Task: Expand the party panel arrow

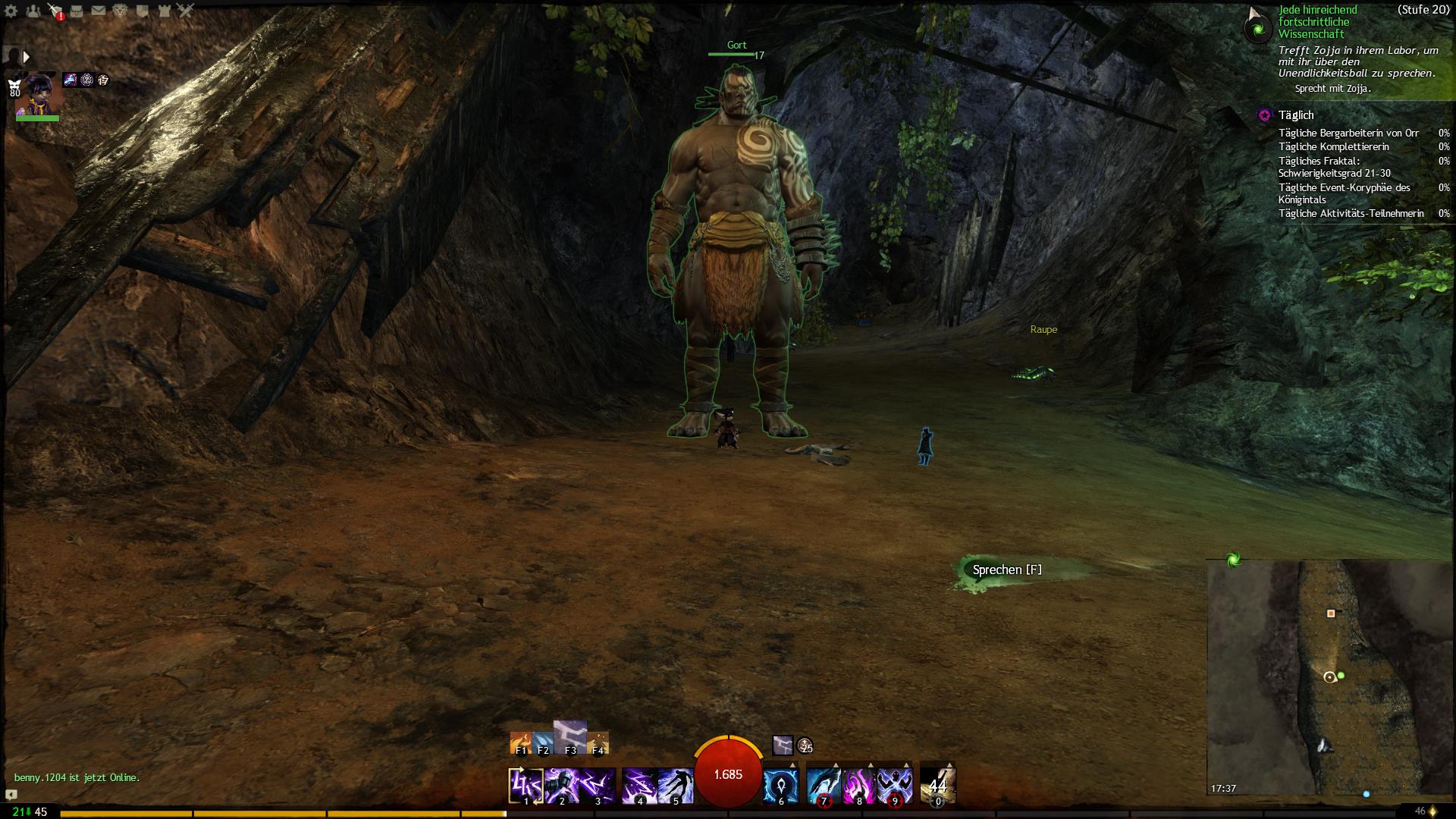Action: click(x=27, y=57)
